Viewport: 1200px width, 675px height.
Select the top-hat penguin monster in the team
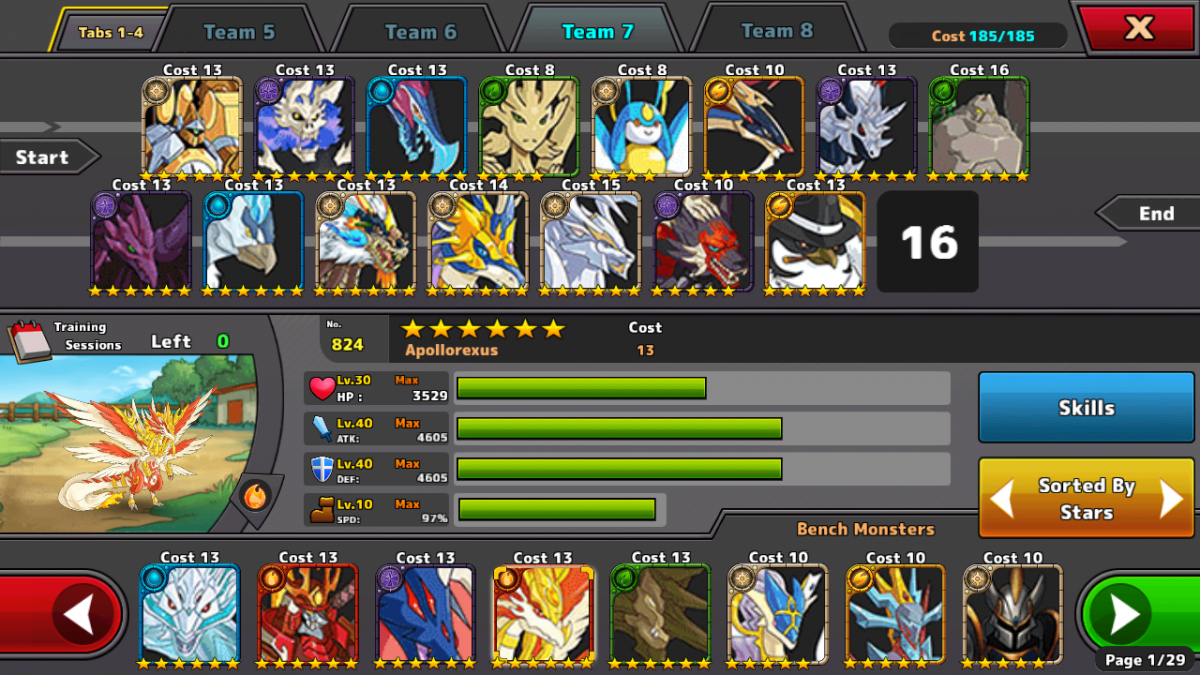tap(815, 241)
